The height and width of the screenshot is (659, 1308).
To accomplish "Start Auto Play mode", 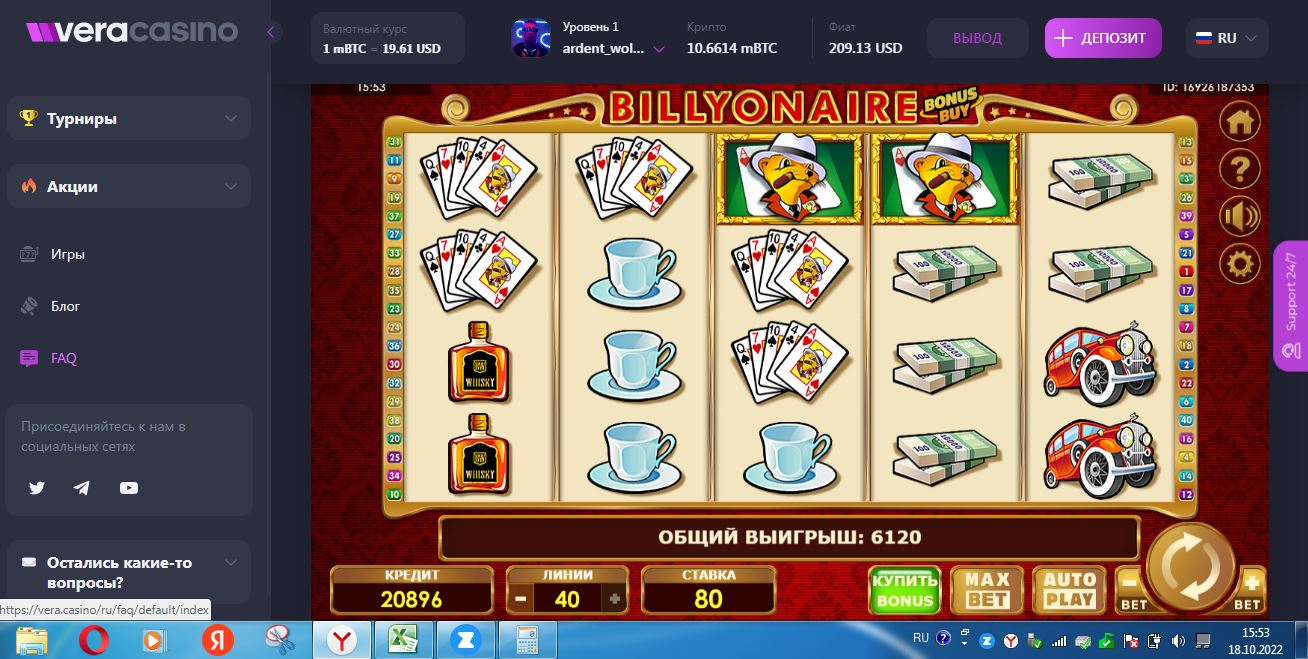I will (1069, 590).
